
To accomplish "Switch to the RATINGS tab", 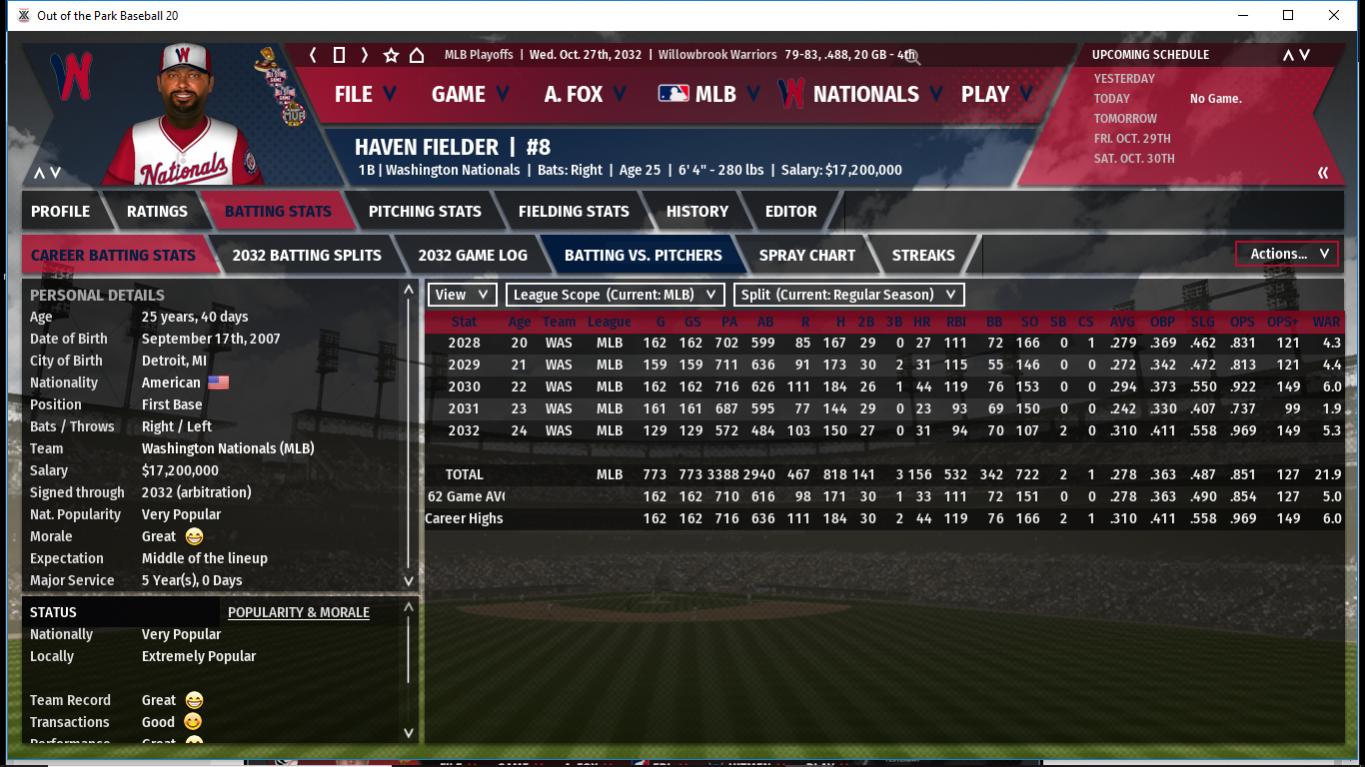I will click(157, 211).
